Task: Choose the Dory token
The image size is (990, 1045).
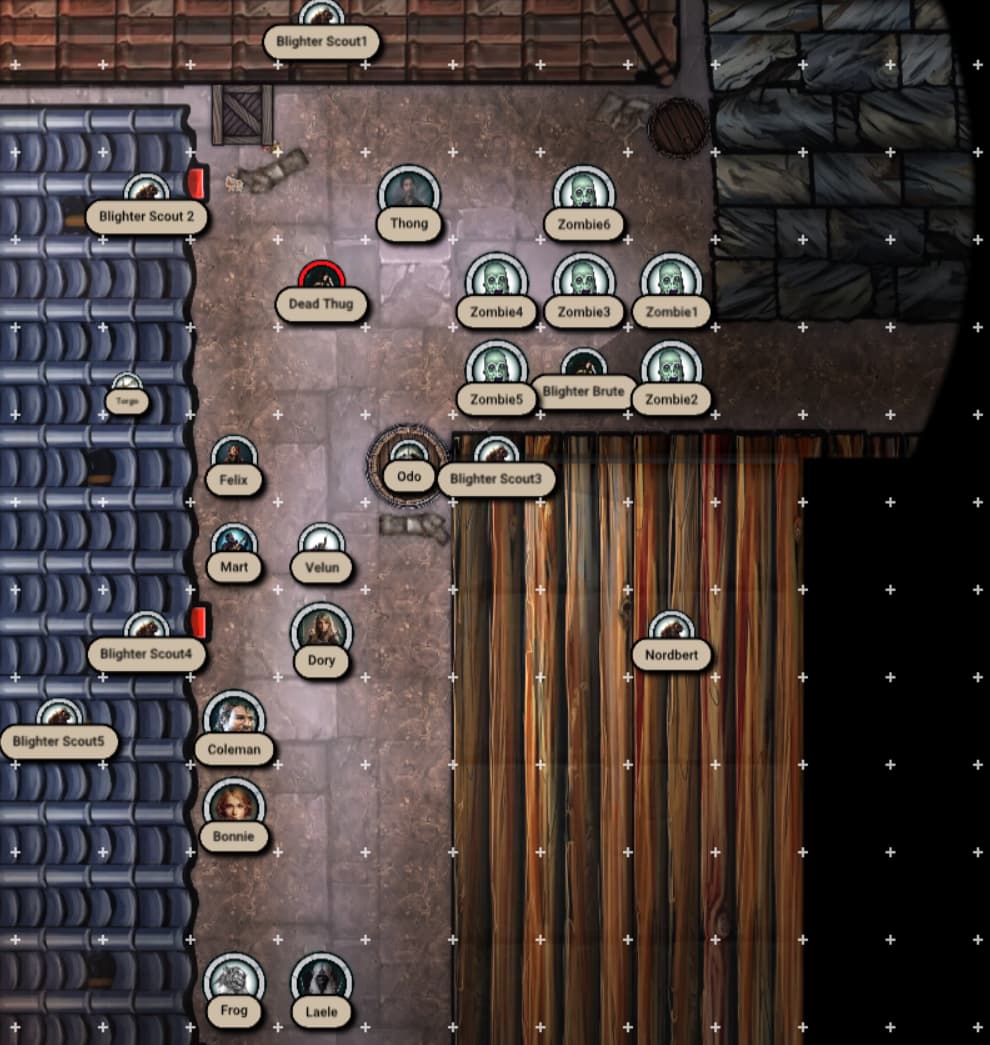Action: pyautogui.click(x=321, y=632)
